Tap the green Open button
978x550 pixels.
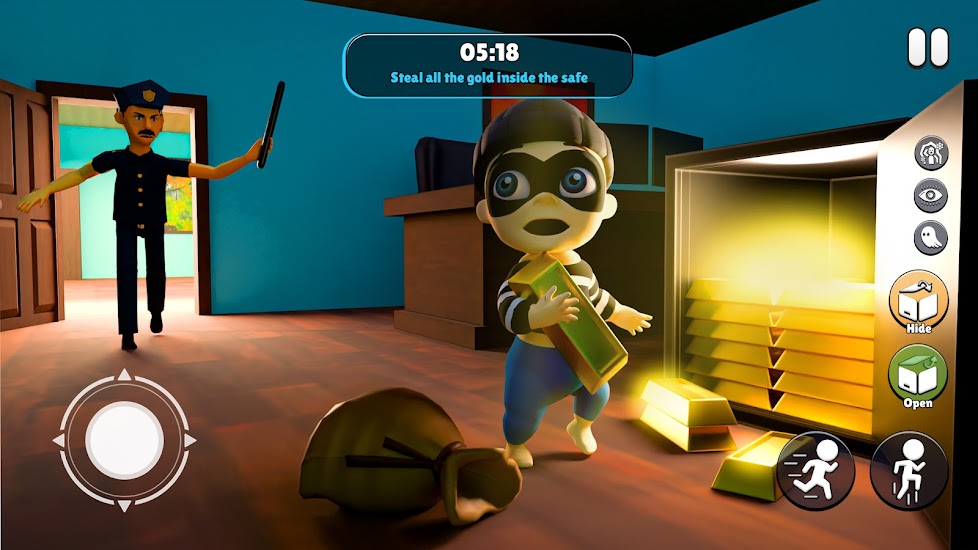[917, 375]
